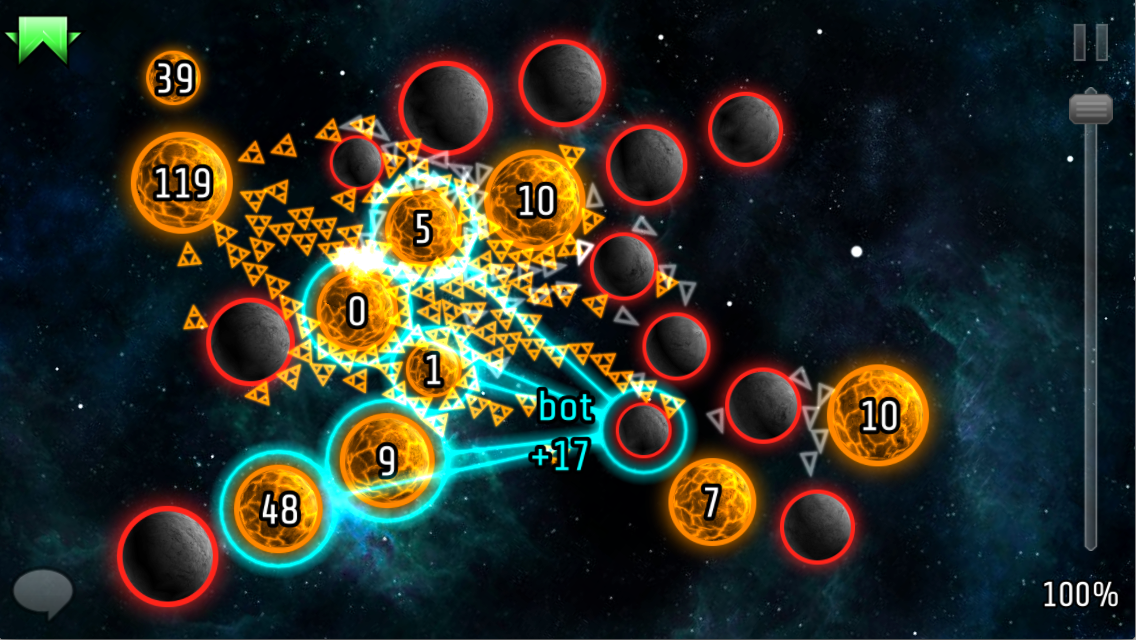Open the chat speech bubble
The width and height of the screenshot is (1136, 640).
click(43, 591)
